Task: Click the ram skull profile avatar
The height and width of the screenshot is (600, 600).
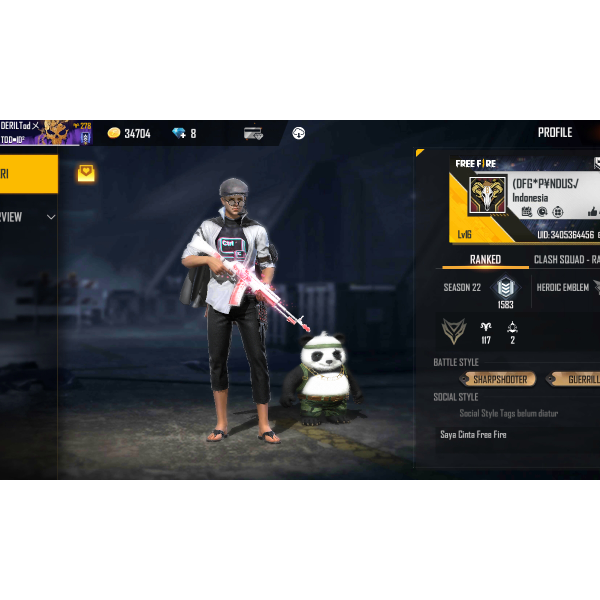Action: coord(488,196)
